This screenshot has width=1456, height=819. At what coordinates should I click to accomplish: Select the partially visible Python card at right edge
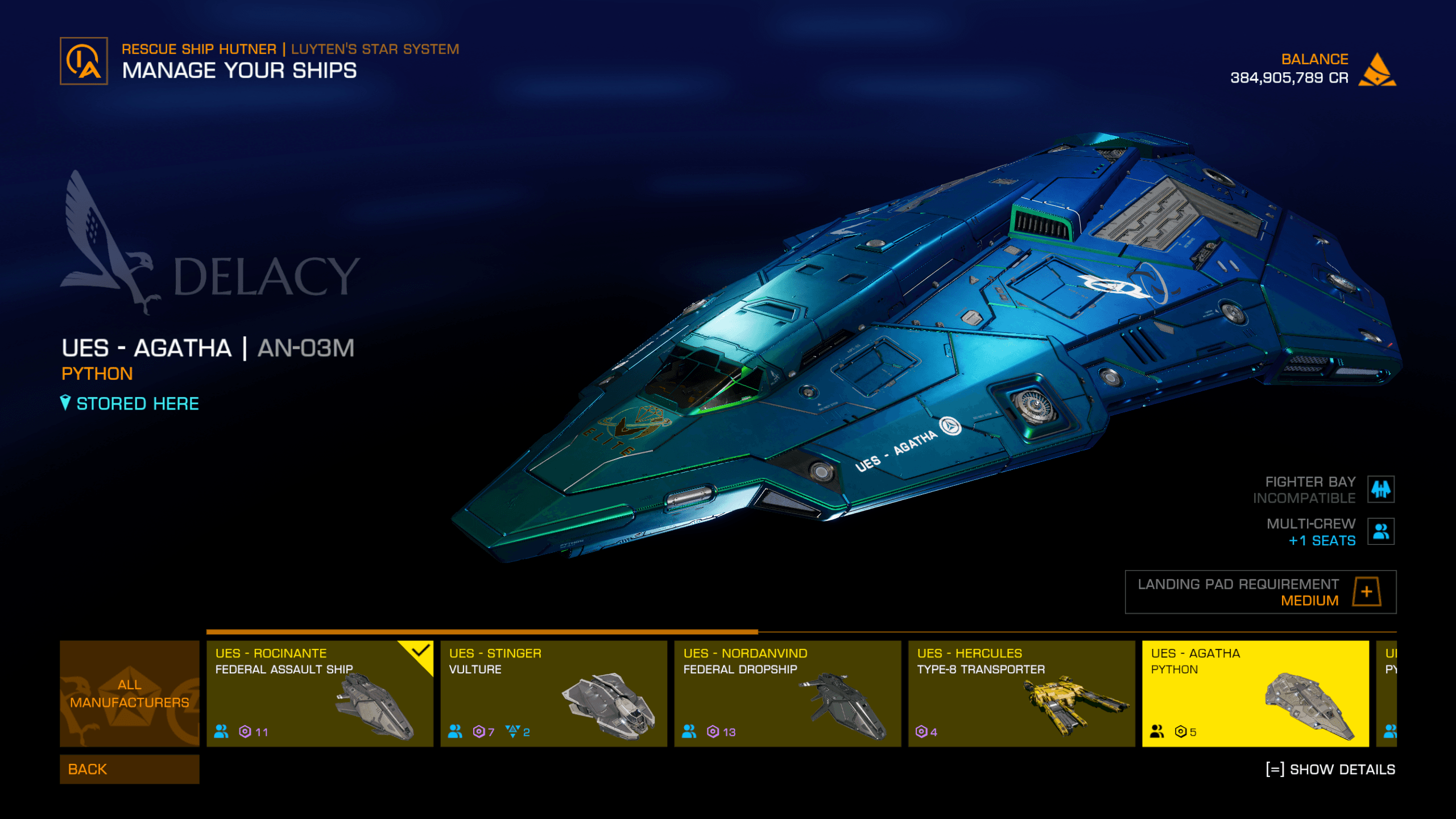1387,693
